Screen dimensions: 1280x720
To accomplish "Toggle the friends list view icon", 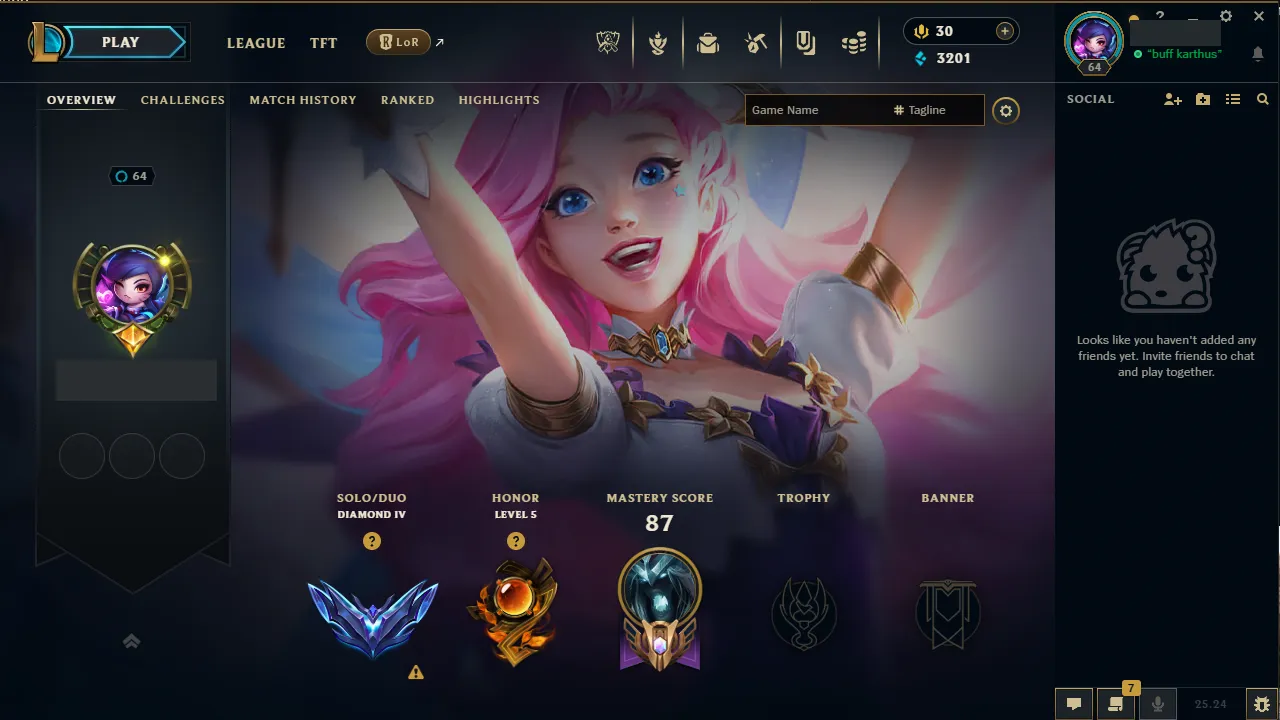I will coord(1233,99).
